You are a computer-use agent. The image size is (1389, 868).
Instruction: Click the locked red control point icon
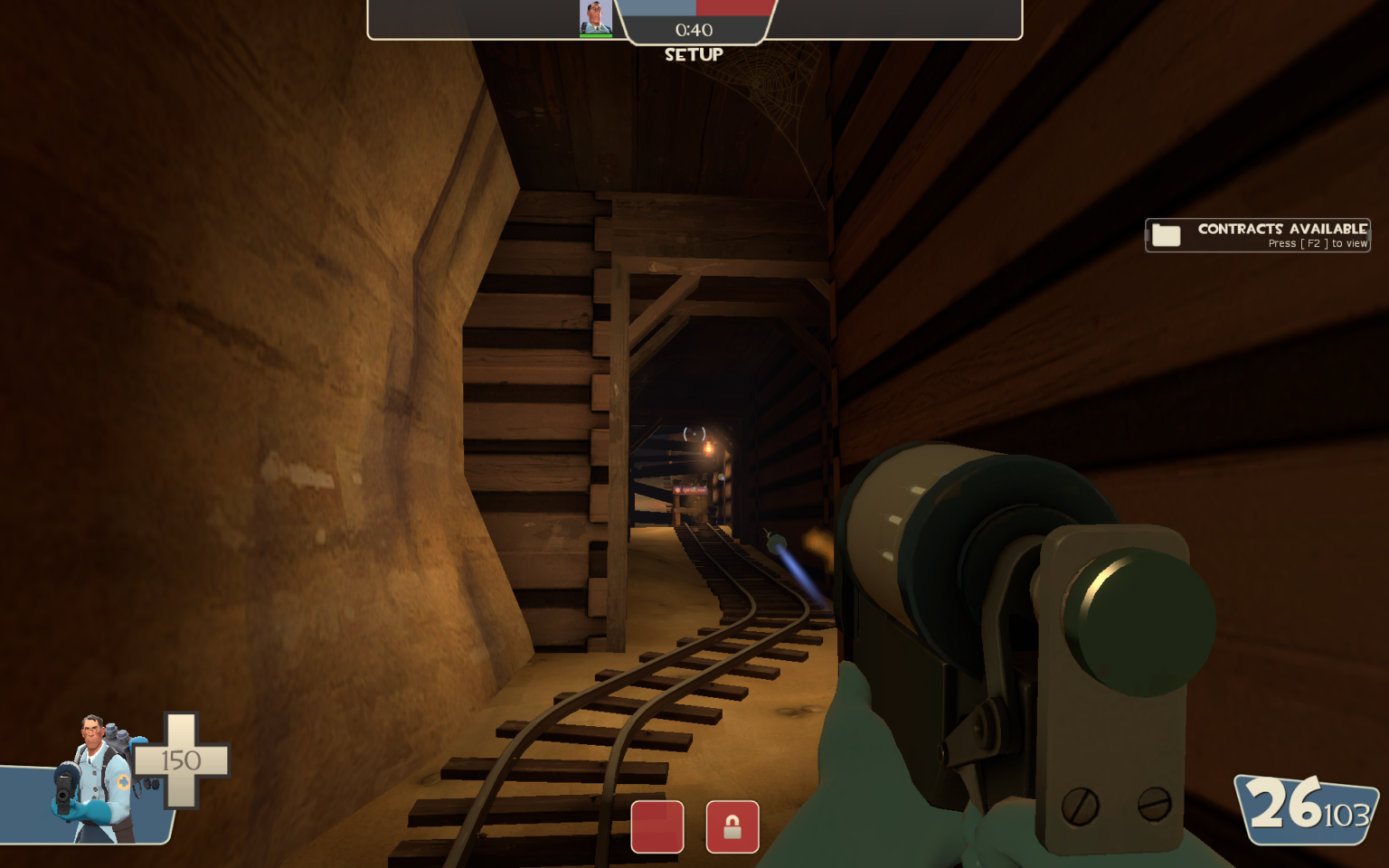732,826
